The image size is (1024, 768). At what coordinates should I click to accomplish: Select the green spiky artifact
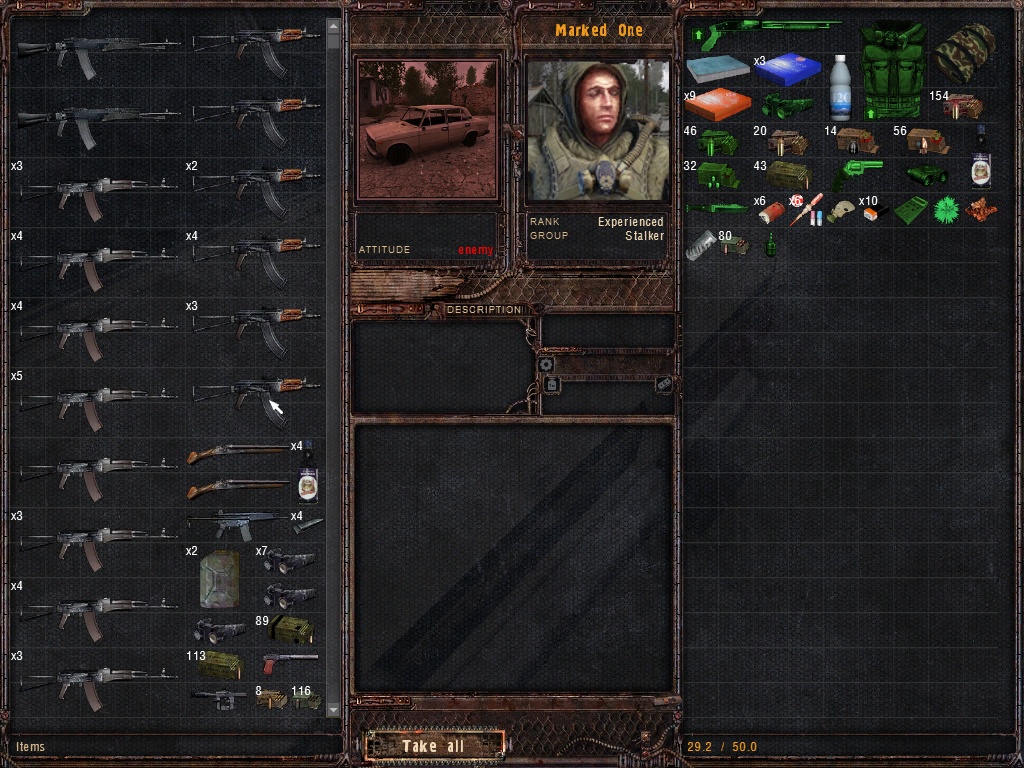point(946,210)
